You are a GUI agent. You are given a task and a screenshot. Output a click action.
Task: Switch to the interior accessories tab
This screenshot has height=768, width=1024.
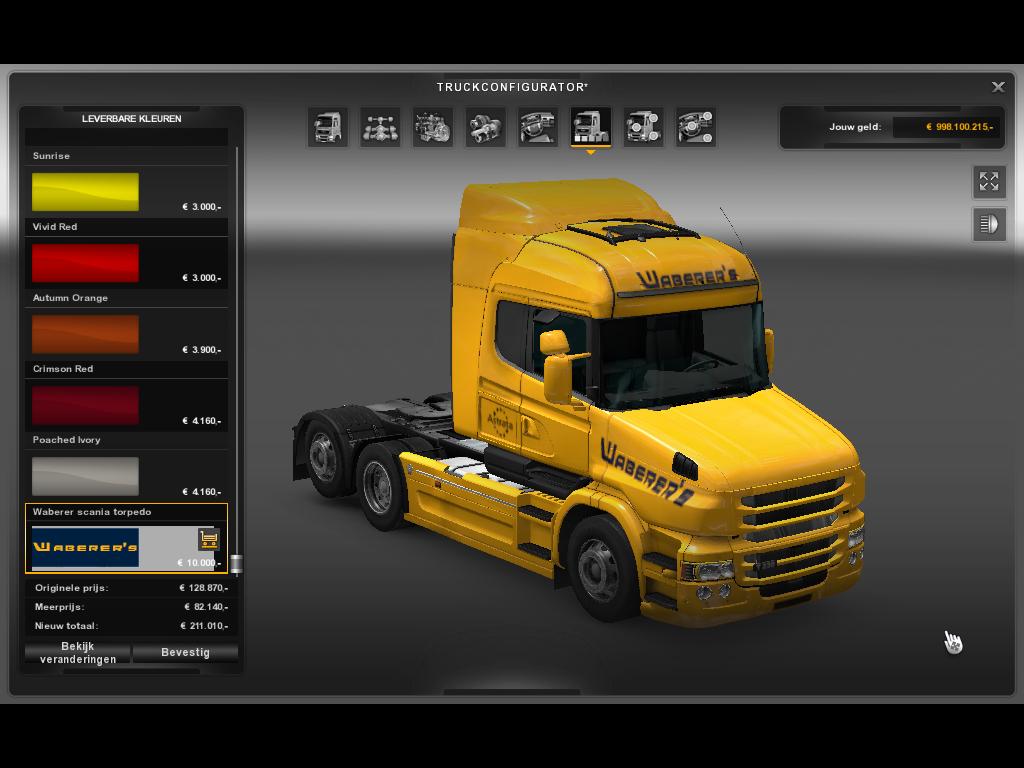[x=695, y=127]
